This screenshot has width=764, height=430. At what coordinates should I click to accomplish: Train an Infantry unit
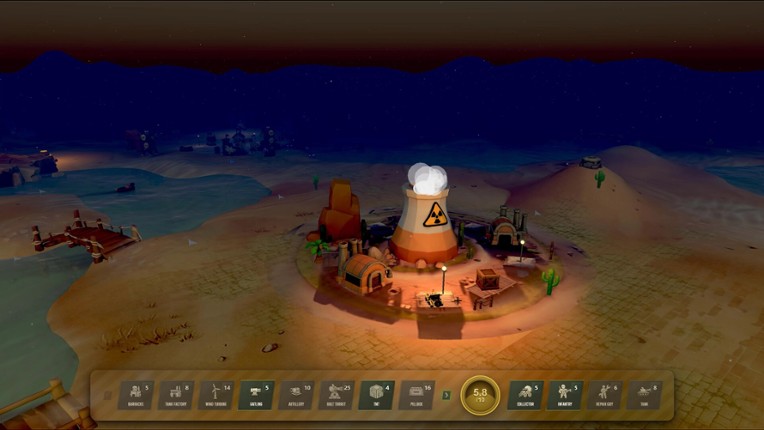[565, 395]
